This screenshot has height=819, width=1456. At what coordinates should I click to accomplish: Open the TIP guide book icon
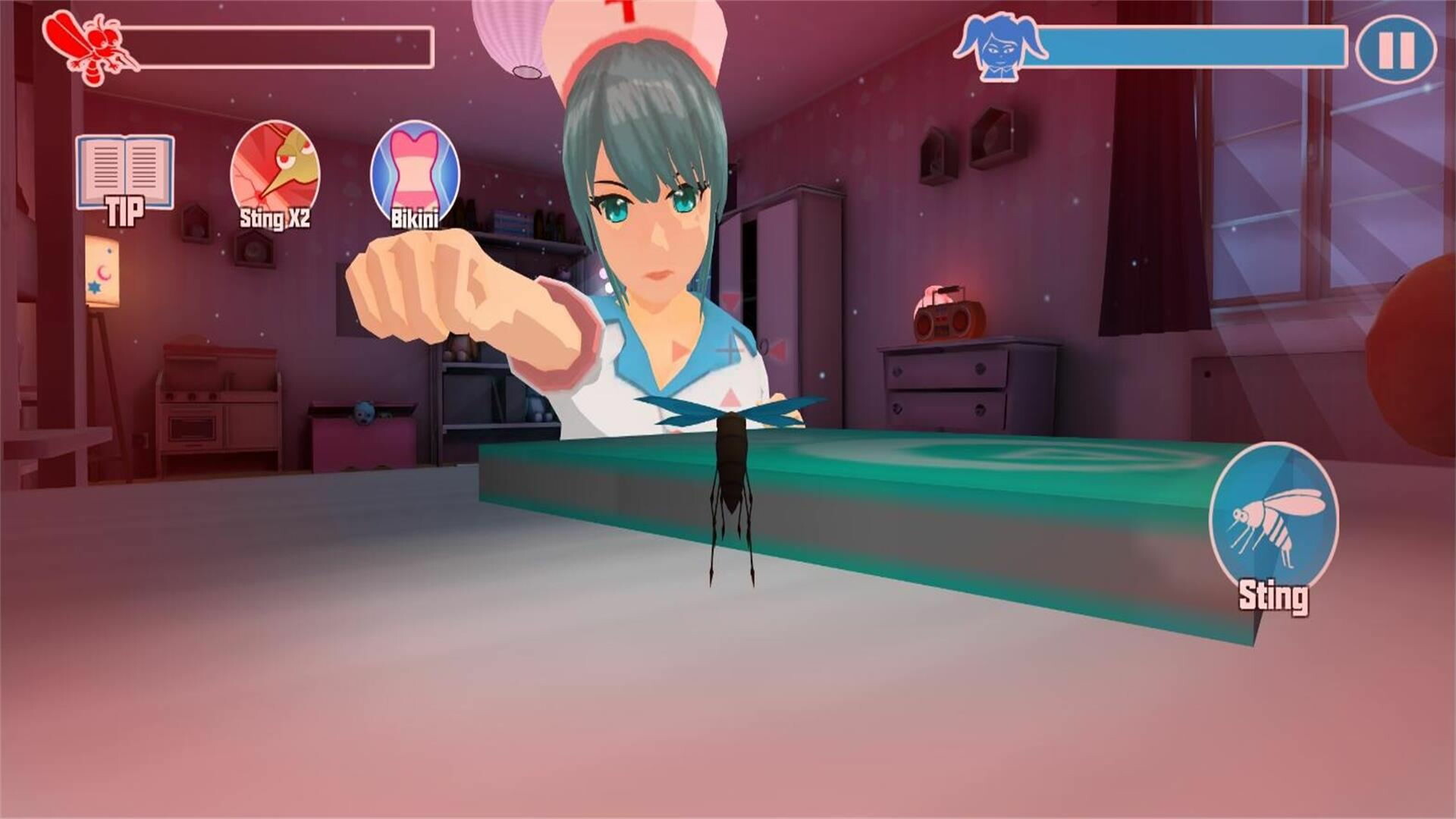pyautogui.click(x=125, y=171)
